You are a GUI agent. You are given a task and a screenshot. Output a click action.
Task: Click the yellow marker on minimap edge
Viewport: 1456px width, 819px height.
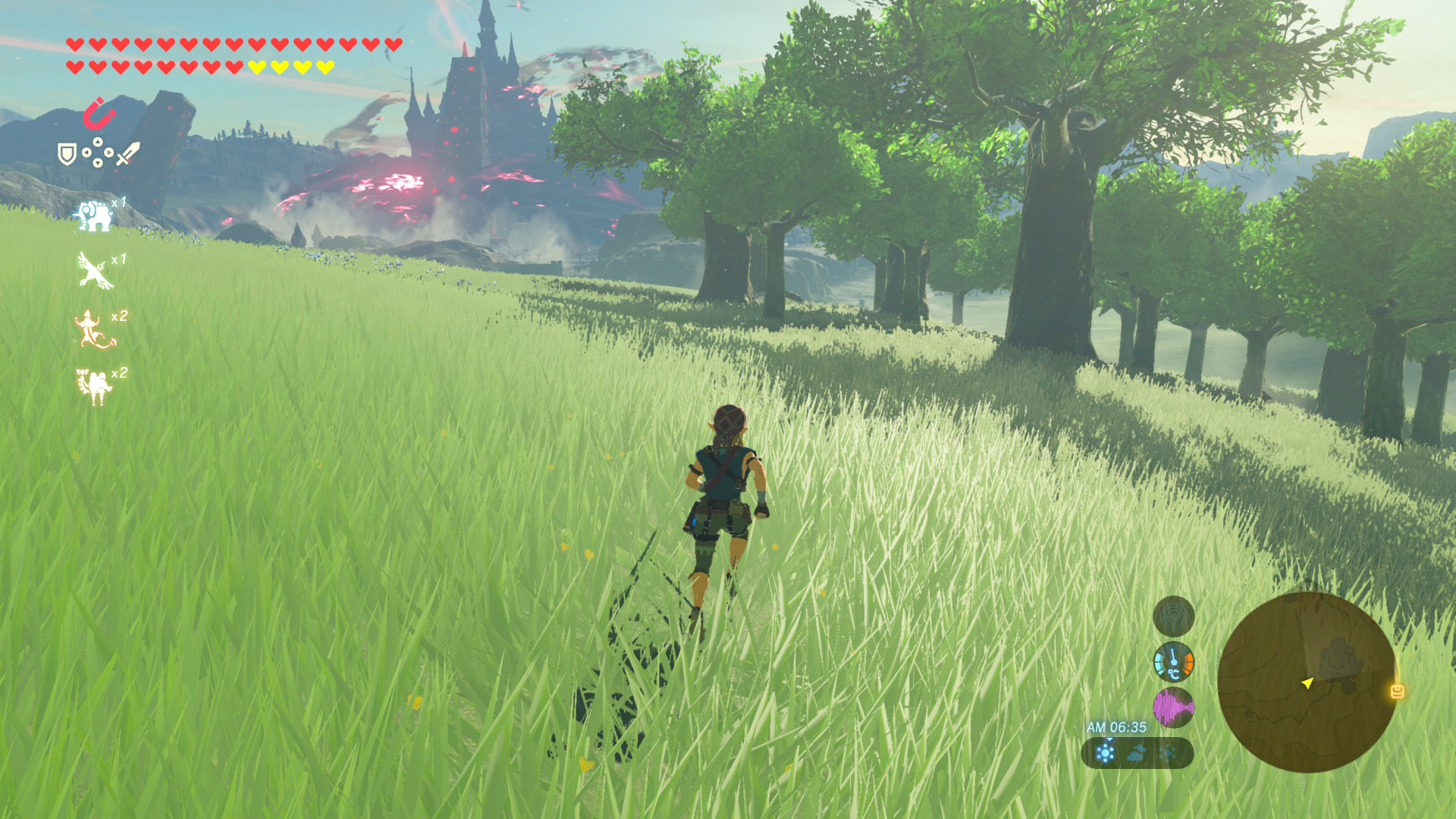[x=1397, y=691]
